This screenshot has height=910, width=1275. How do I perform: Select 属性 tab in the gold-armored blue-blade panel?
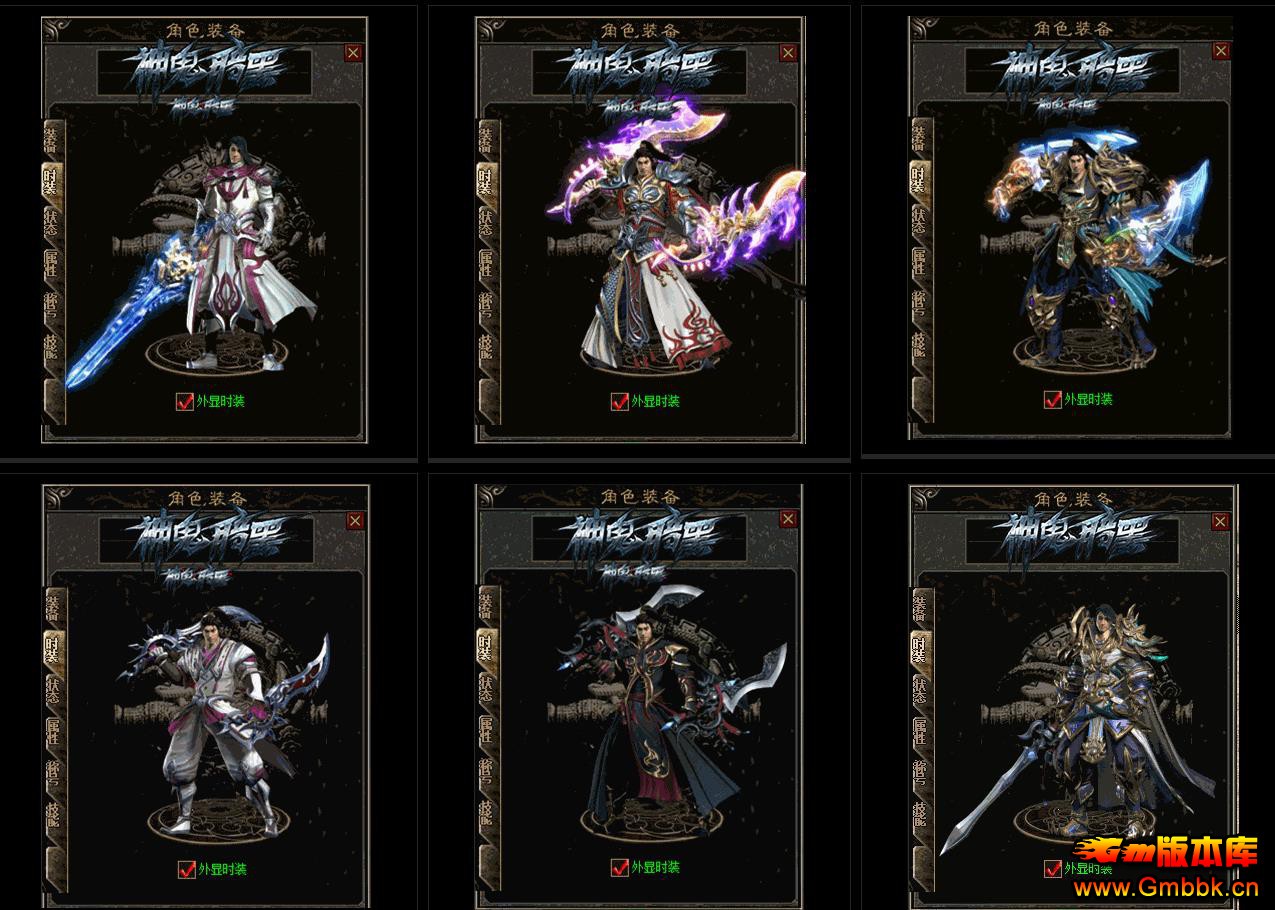919,264
